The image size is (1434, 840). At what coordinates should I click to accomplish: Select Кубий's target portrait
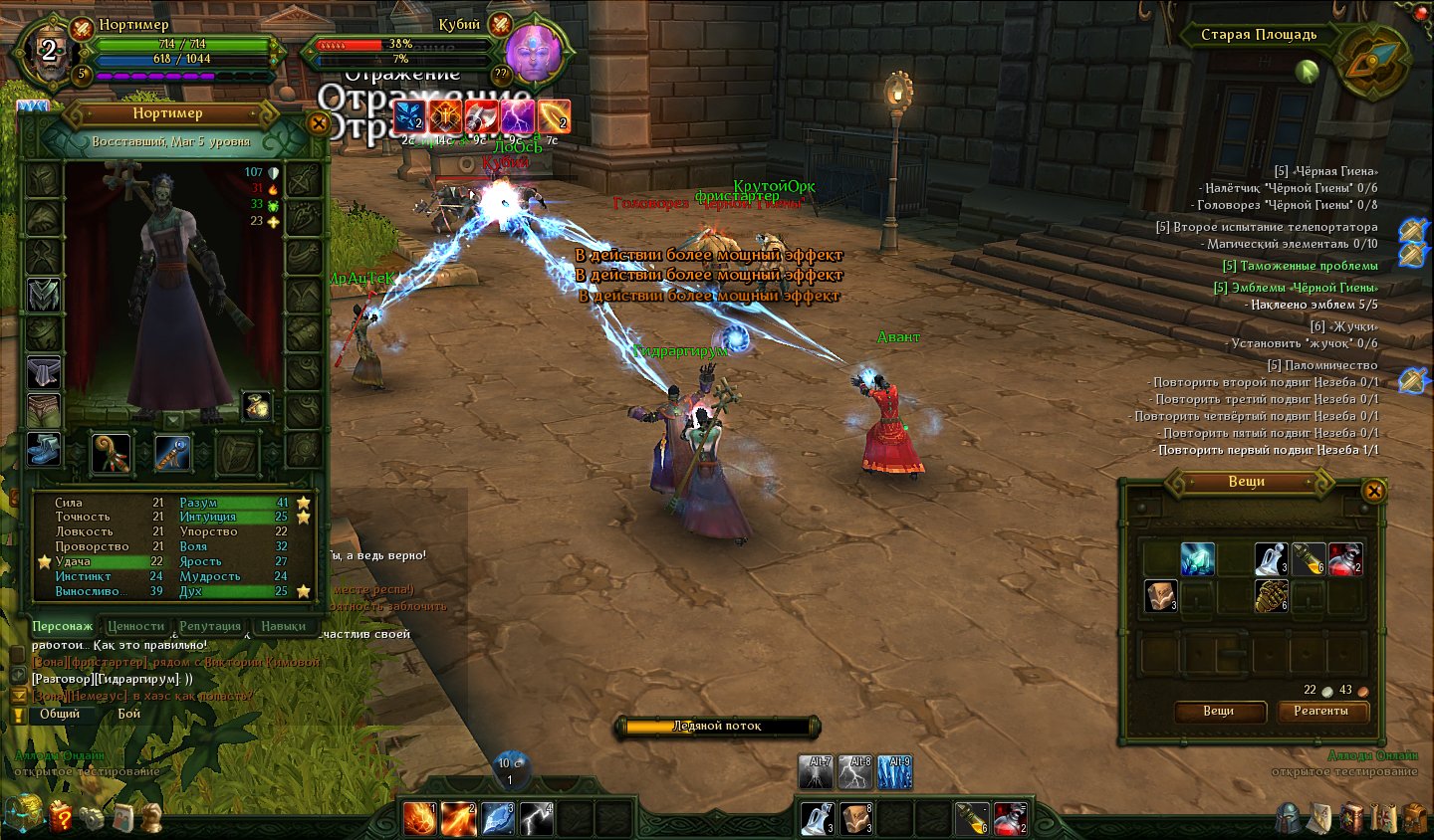(x=534, y=58)
